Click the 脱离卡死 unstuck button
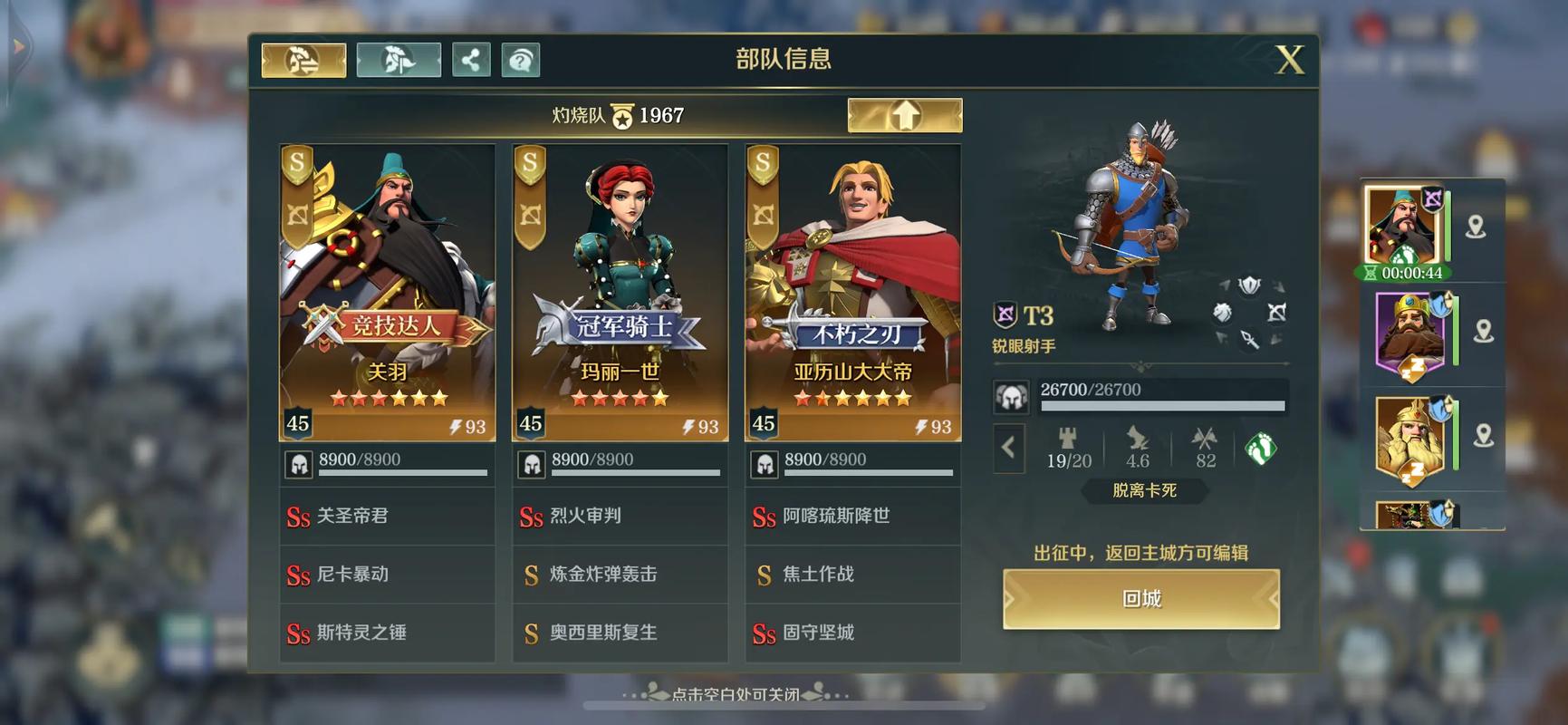Image resolution: width=1568 pixels, height=725 pixels. (x=1144, y=490)
